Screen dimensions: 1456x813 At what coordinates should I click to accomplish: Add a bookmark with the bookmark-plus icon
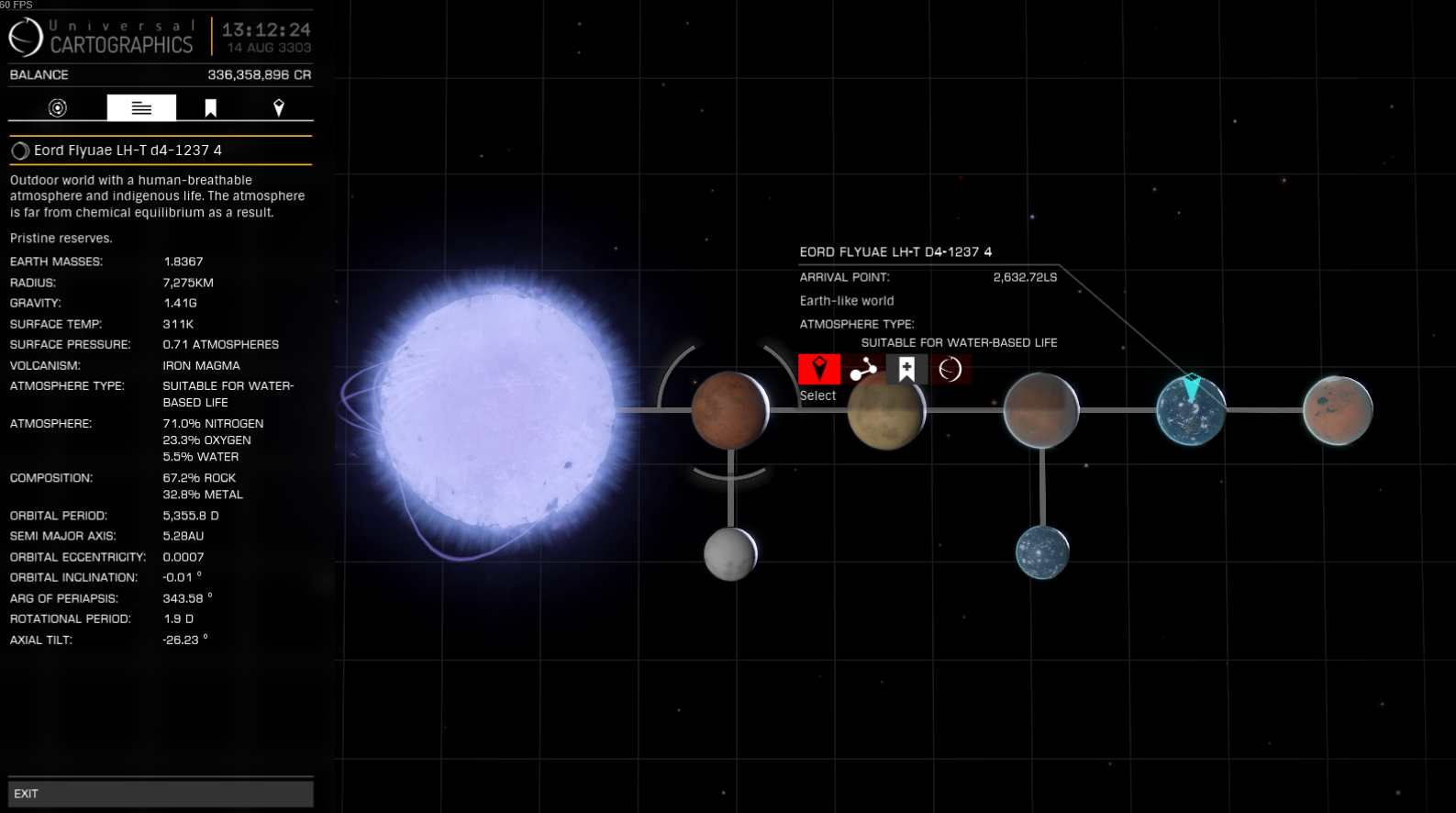[906, 369]
